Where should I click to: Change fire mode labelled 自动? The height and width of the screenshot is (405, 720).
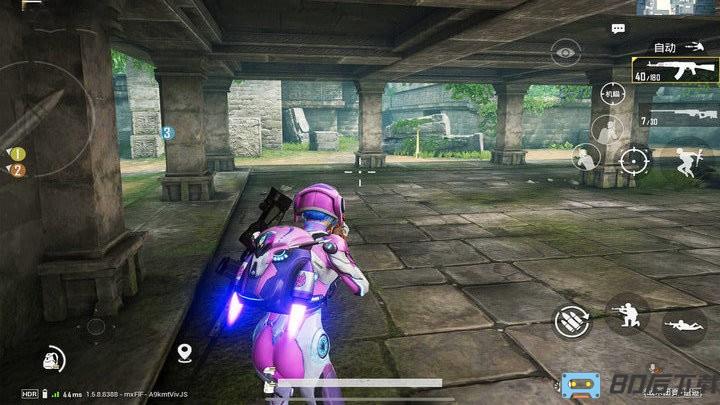click(x=665, y=47)
